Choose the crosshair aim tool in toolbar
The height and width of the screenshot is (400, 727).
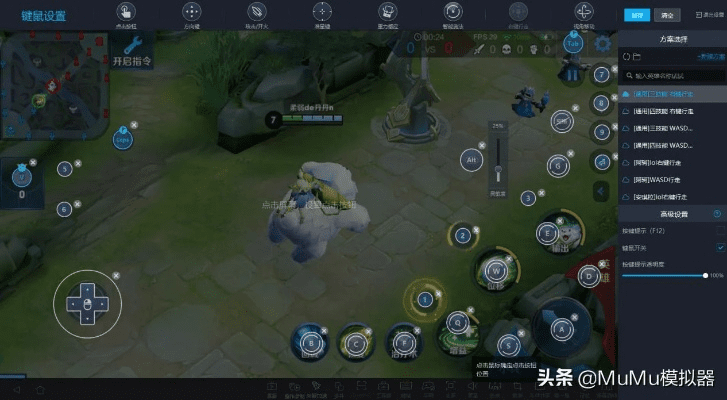[x=322, y=12]
